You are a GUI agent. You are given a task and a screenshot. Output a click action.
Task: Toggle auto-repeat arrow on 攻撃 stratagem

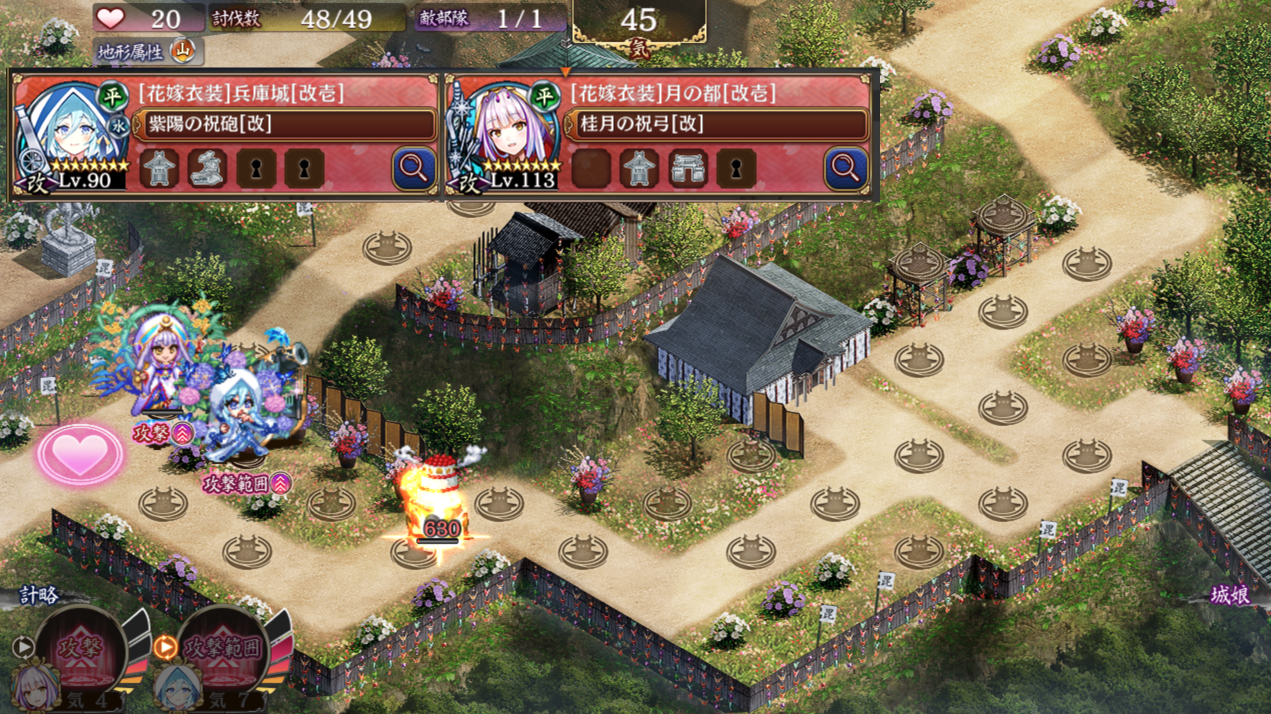pyautogui.click(x=23, y=647)
